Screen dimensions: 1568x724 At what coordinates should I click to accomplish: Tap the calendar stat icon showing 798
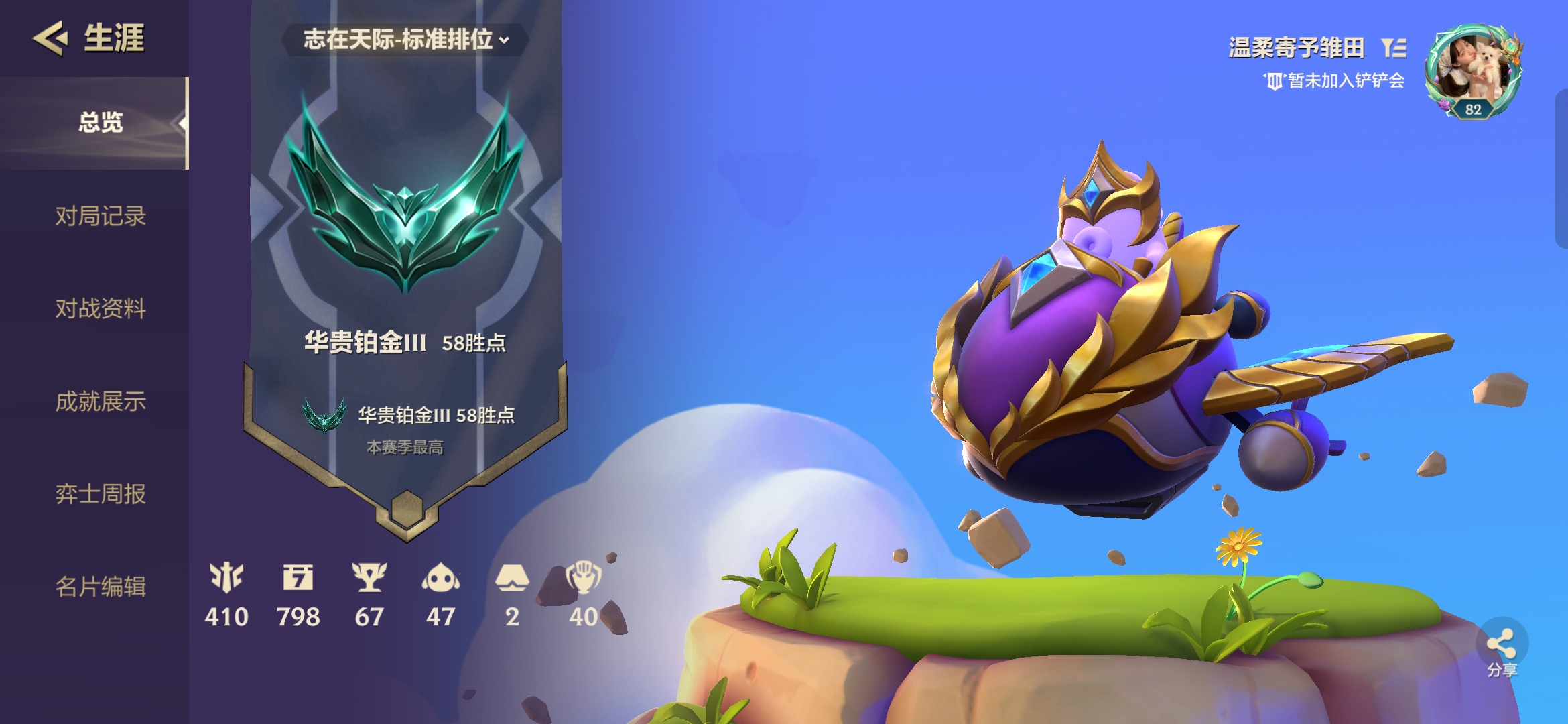(x=298, y=577)
